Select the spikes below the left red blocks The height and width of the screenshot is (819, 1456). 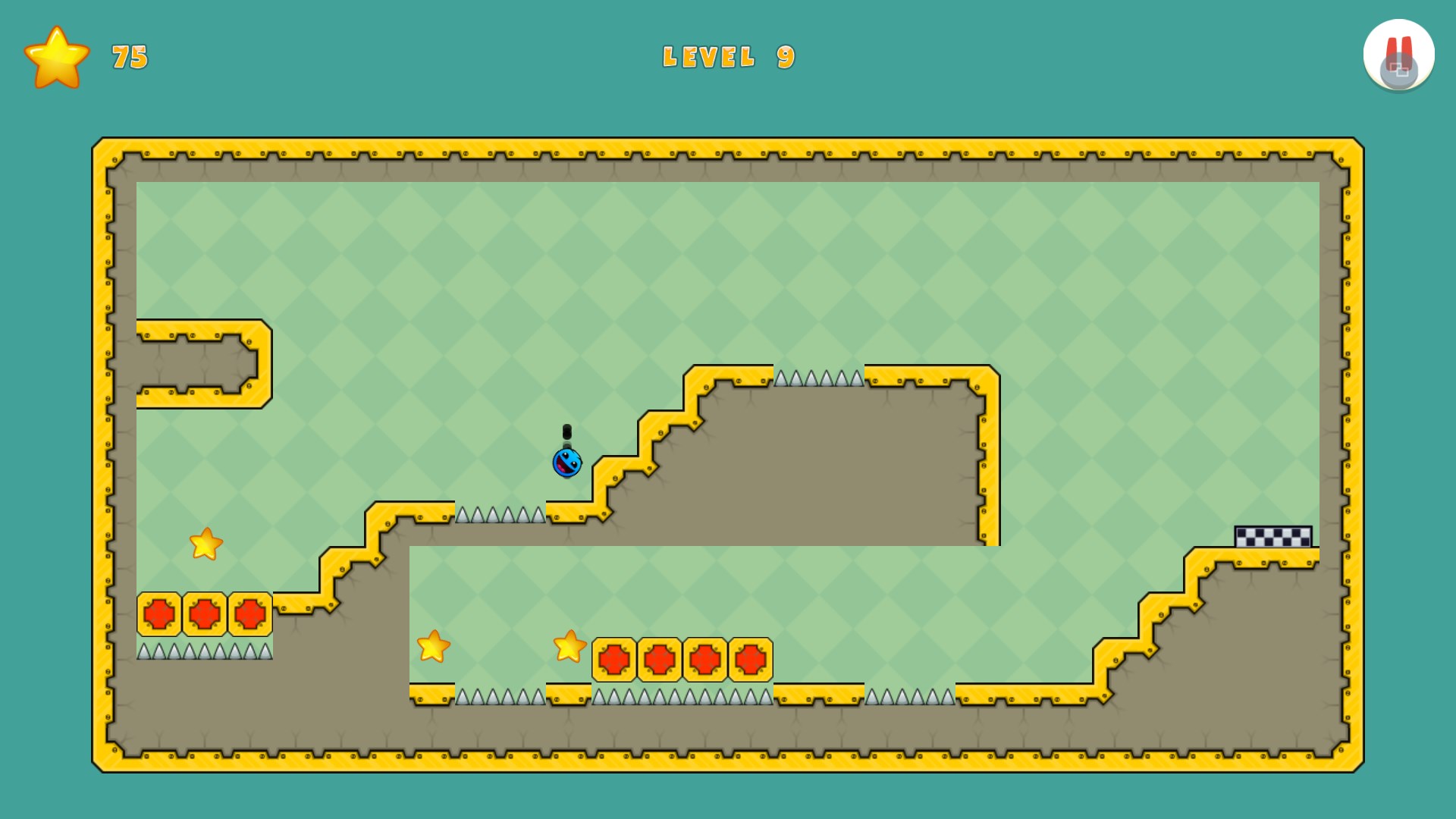point(203,651)
